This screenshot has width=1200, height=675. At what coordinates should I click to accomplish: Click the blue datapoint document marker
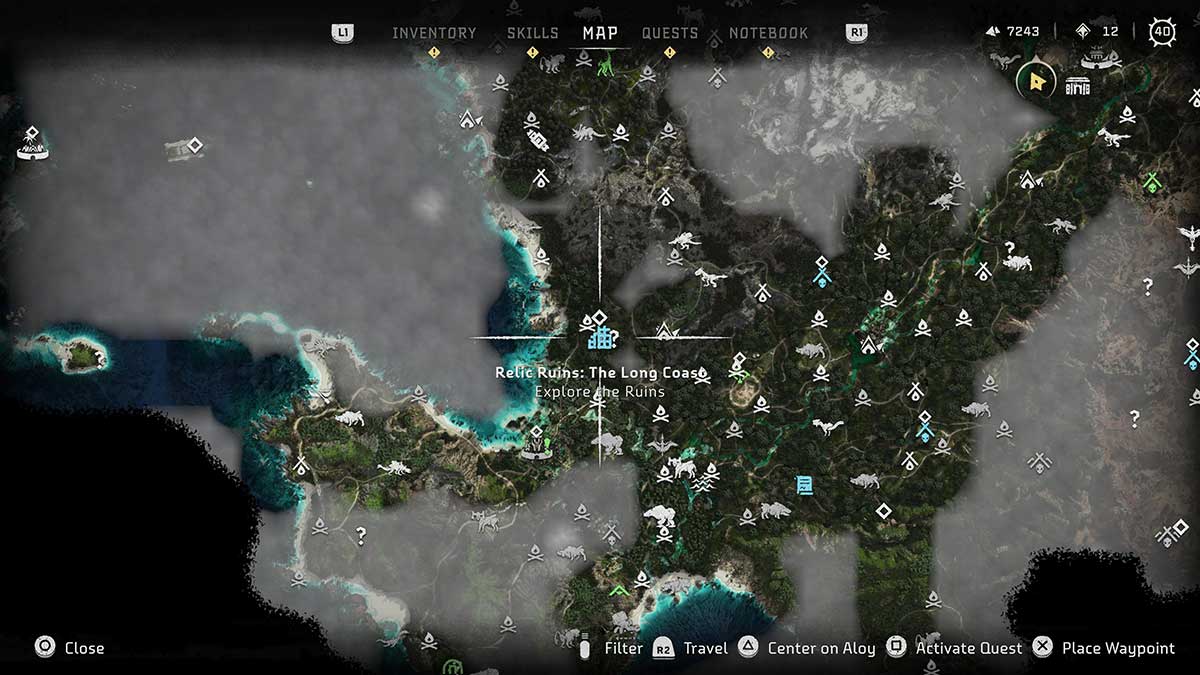coord(803,485)
